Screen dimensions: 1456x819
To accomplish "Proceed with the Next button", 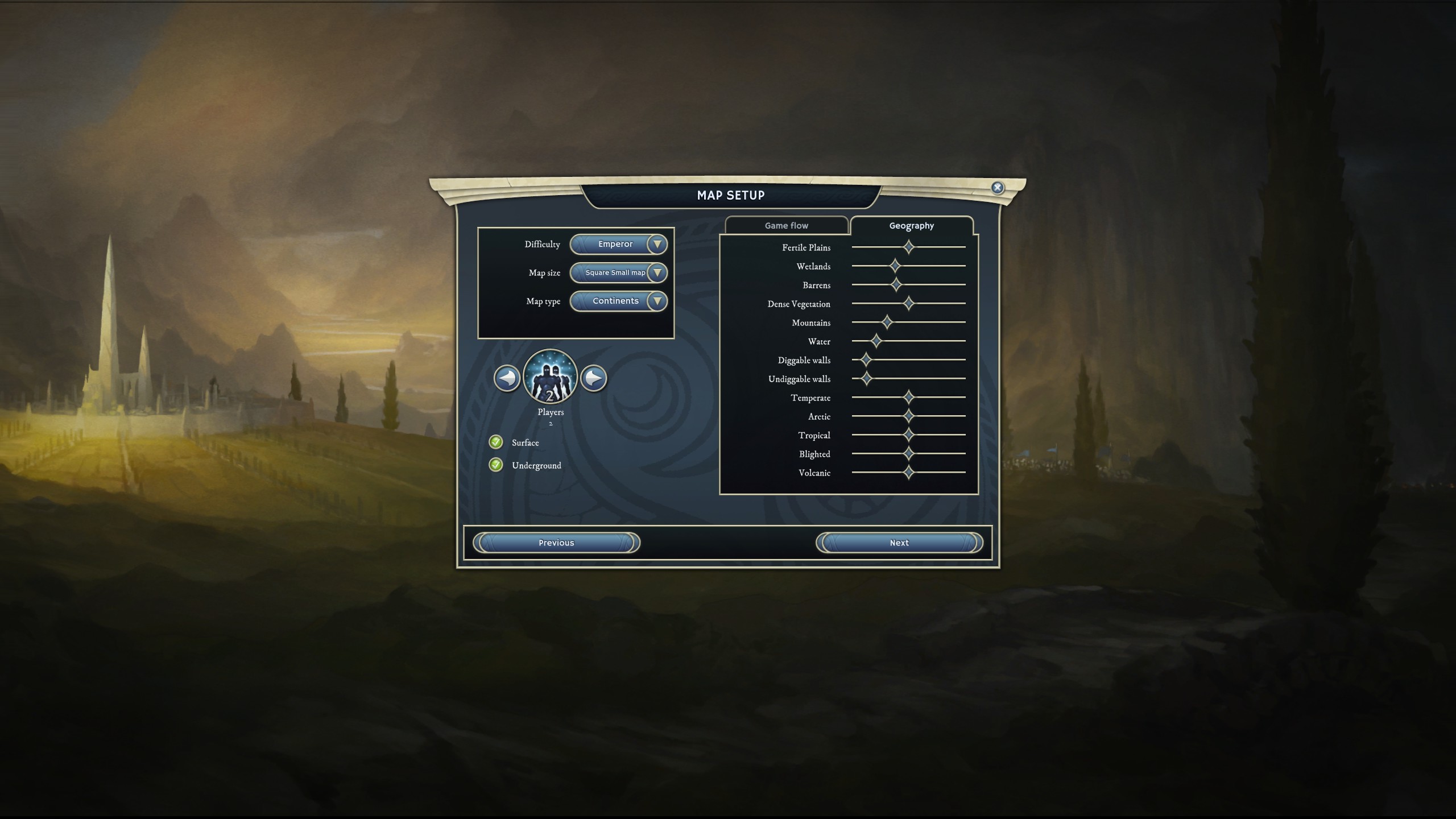I will [x=899, y=543].
